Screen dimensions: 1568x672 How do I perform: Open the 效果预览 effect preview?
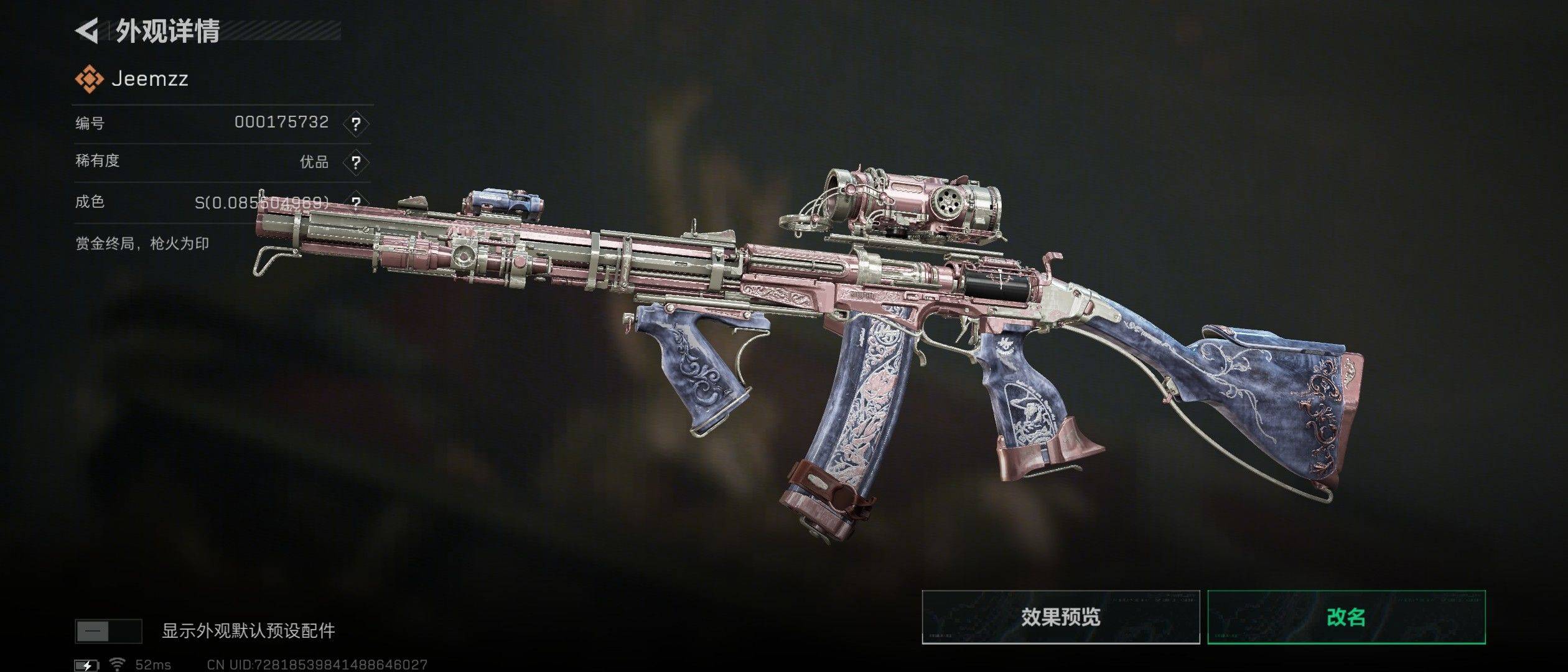click(1060, 617)
